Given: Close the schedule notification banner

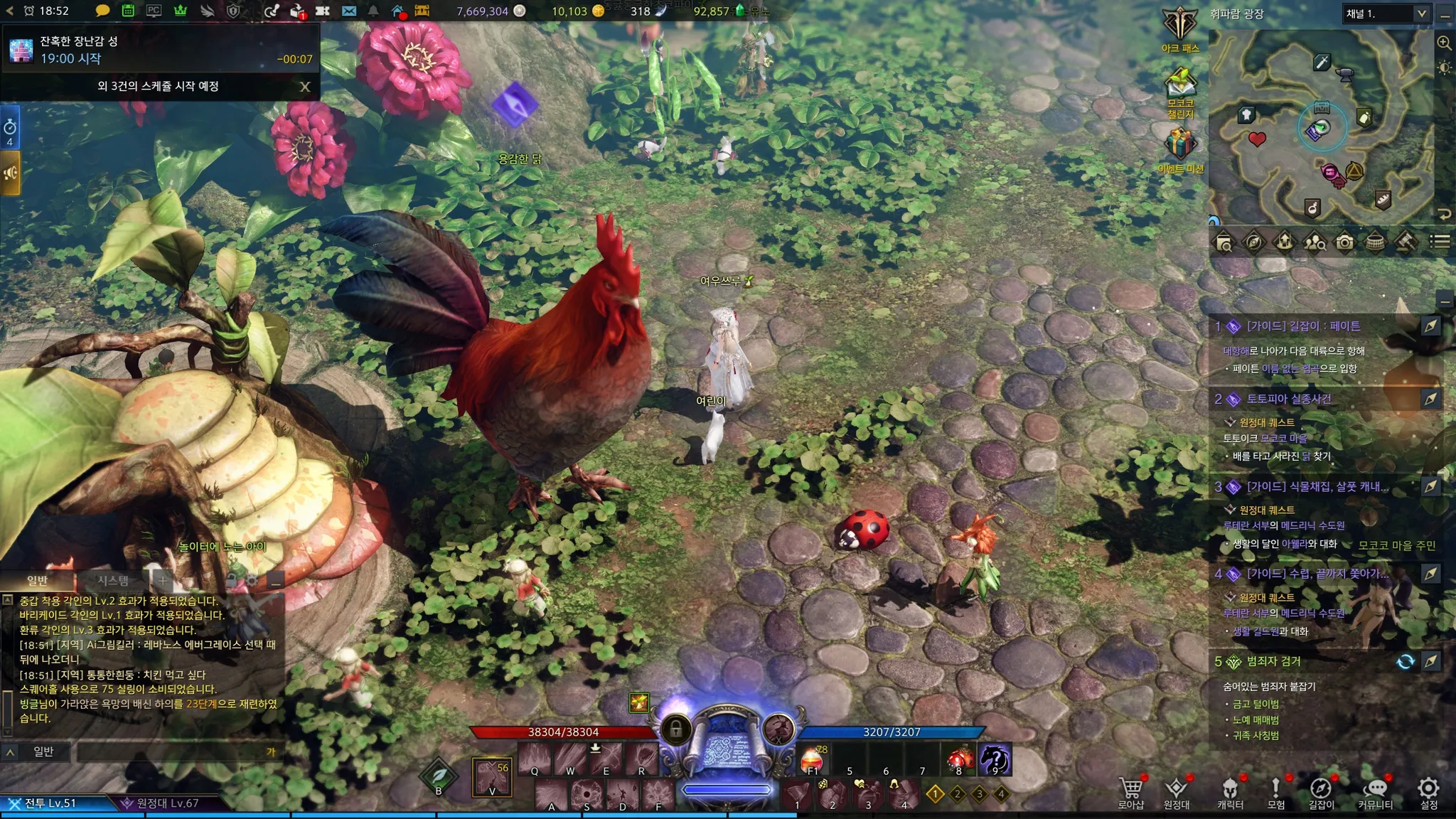Looking at the screenshot, I should coord(305,87).
